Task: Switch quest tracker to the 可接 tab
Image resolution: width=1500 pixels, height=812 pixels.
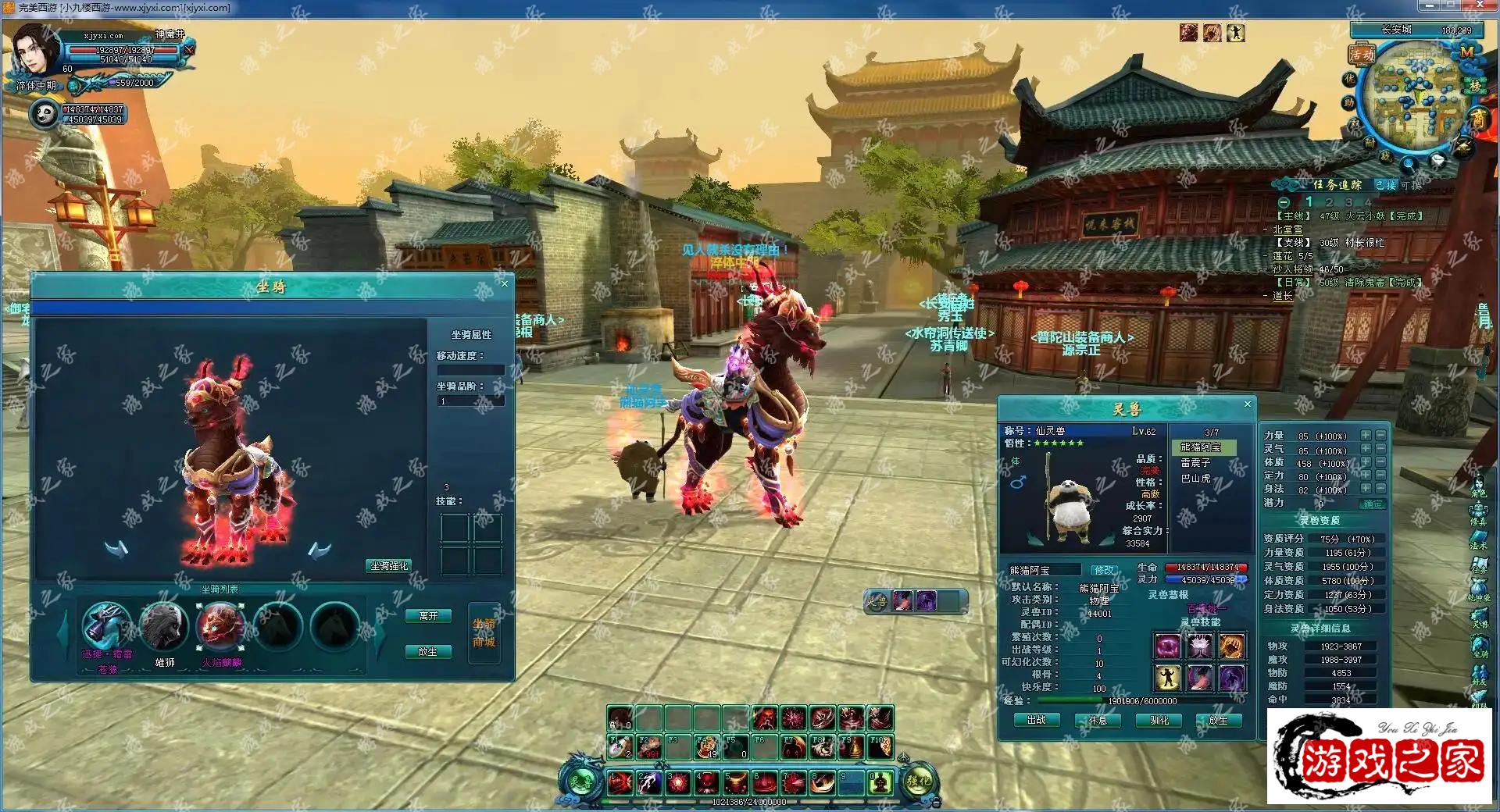Action: point(1411,185)
